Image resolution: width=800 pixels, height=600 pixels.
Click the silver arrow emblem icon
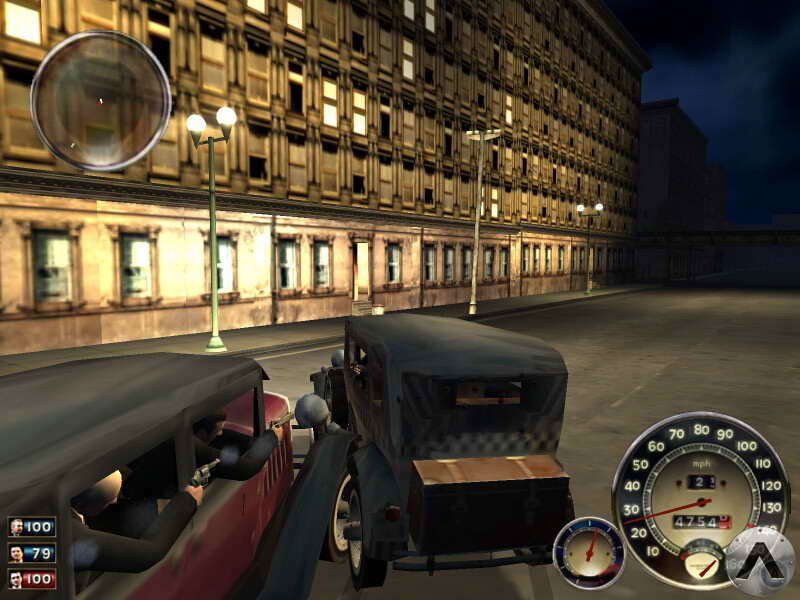(759, 562)
